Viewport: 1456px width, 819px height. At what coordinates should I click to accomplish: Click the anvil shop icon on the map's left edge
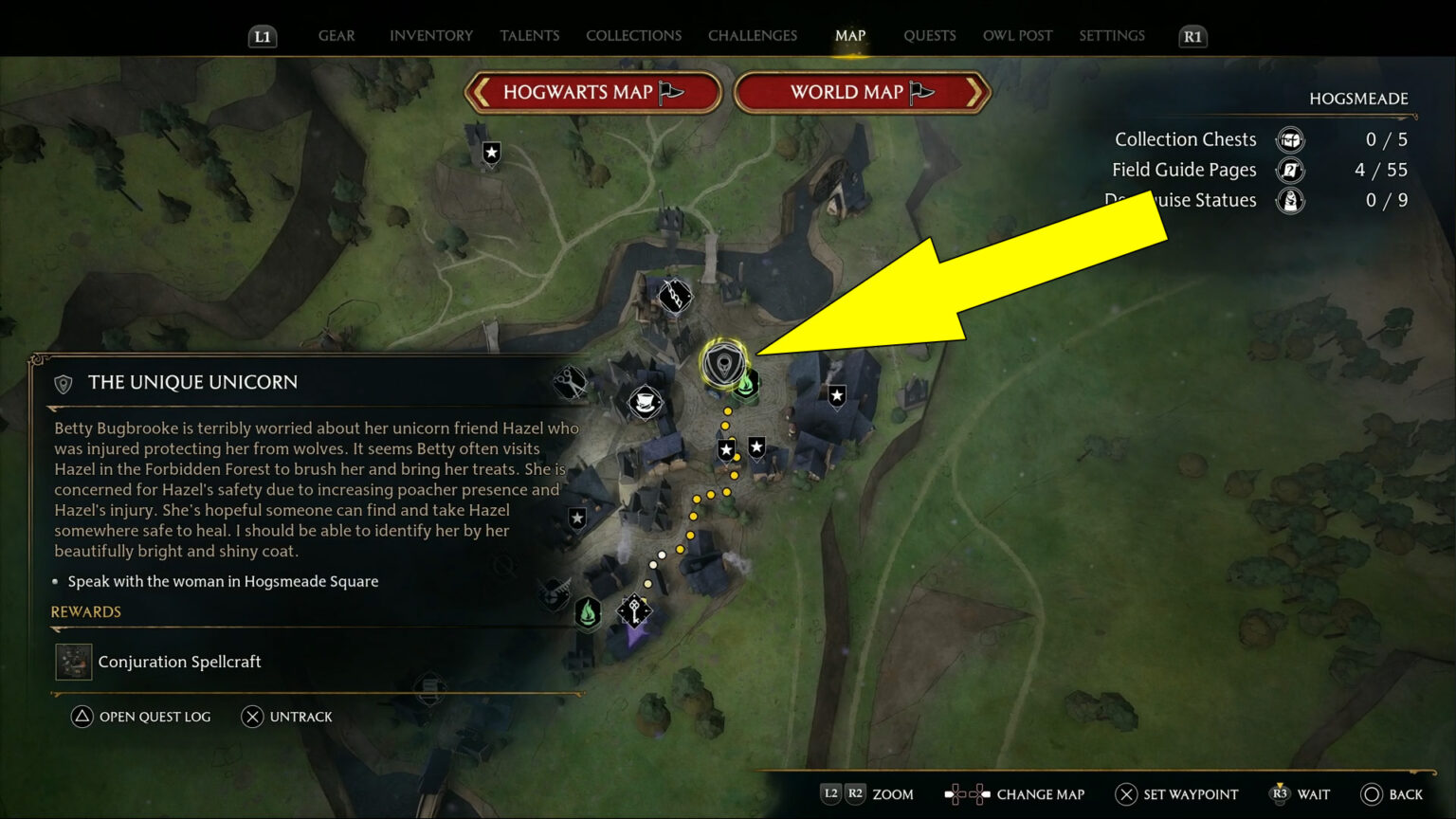[554, 595]
